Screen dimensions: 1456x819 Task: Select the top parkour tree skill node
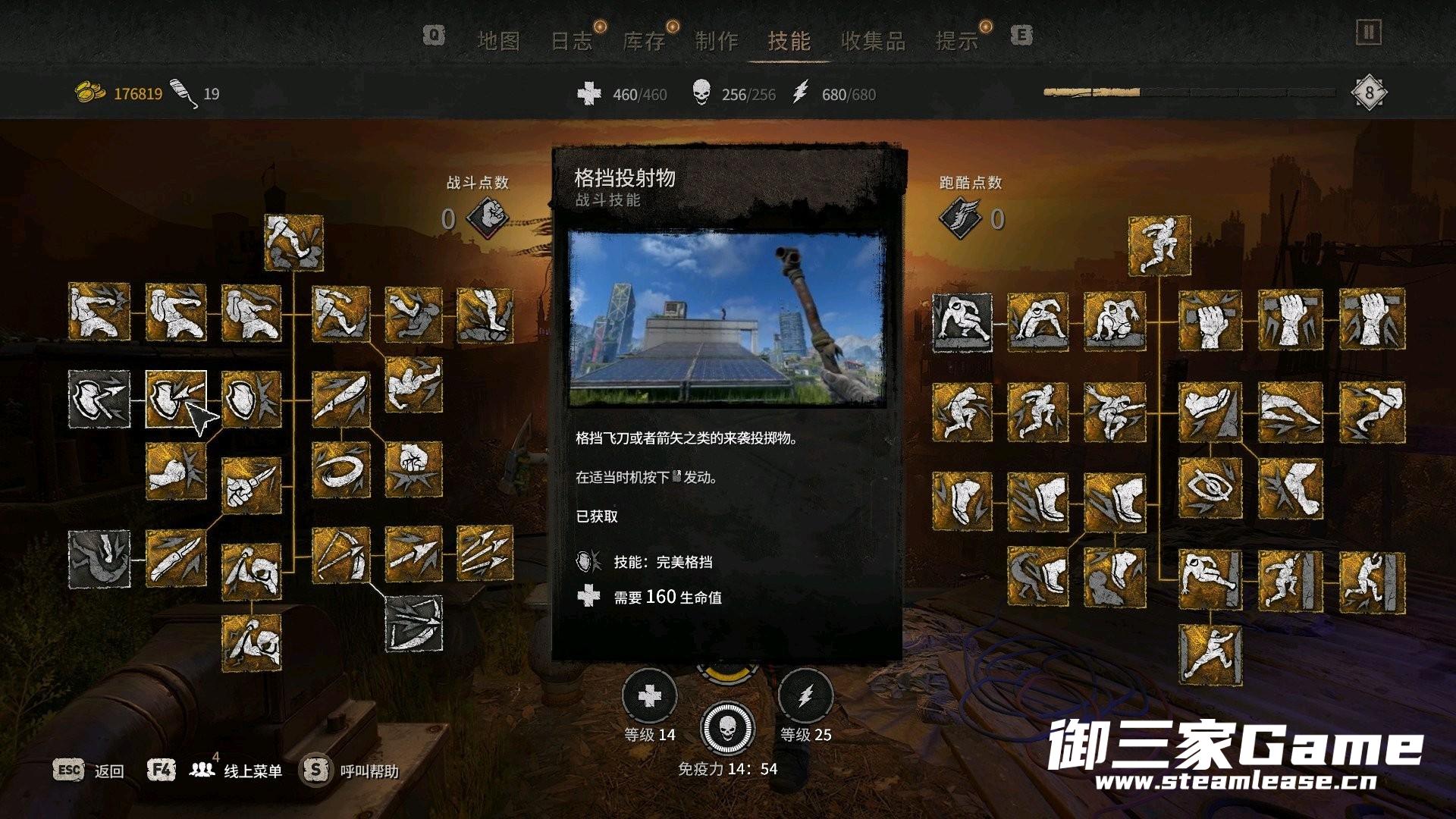(1159, 246)
